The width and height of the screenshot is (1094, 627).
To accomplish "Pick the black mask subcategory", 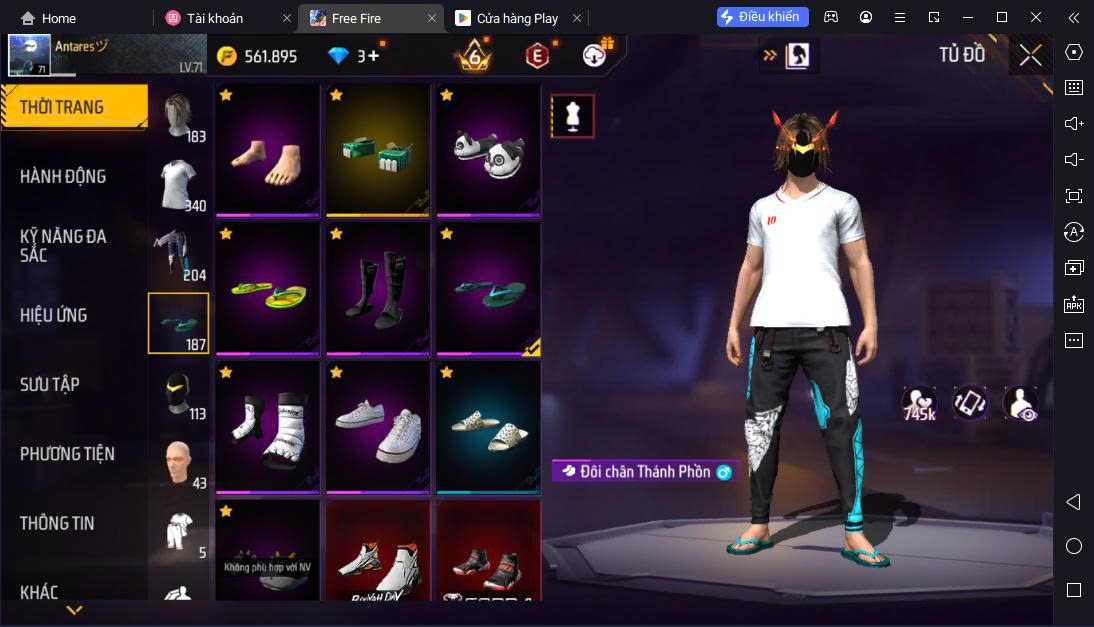I will [179, 393].
